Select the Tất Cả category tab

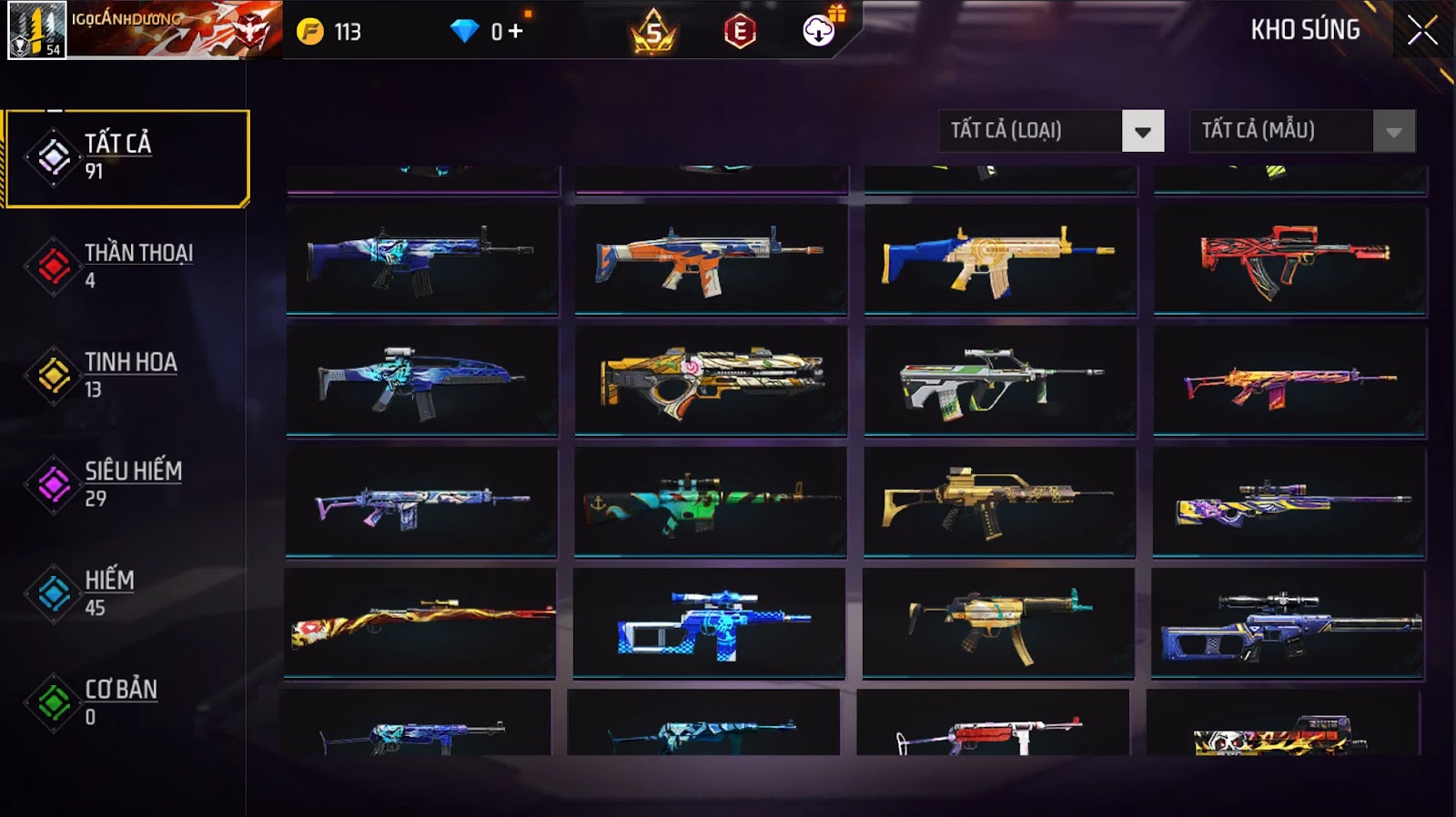click(x=127, y=158)
